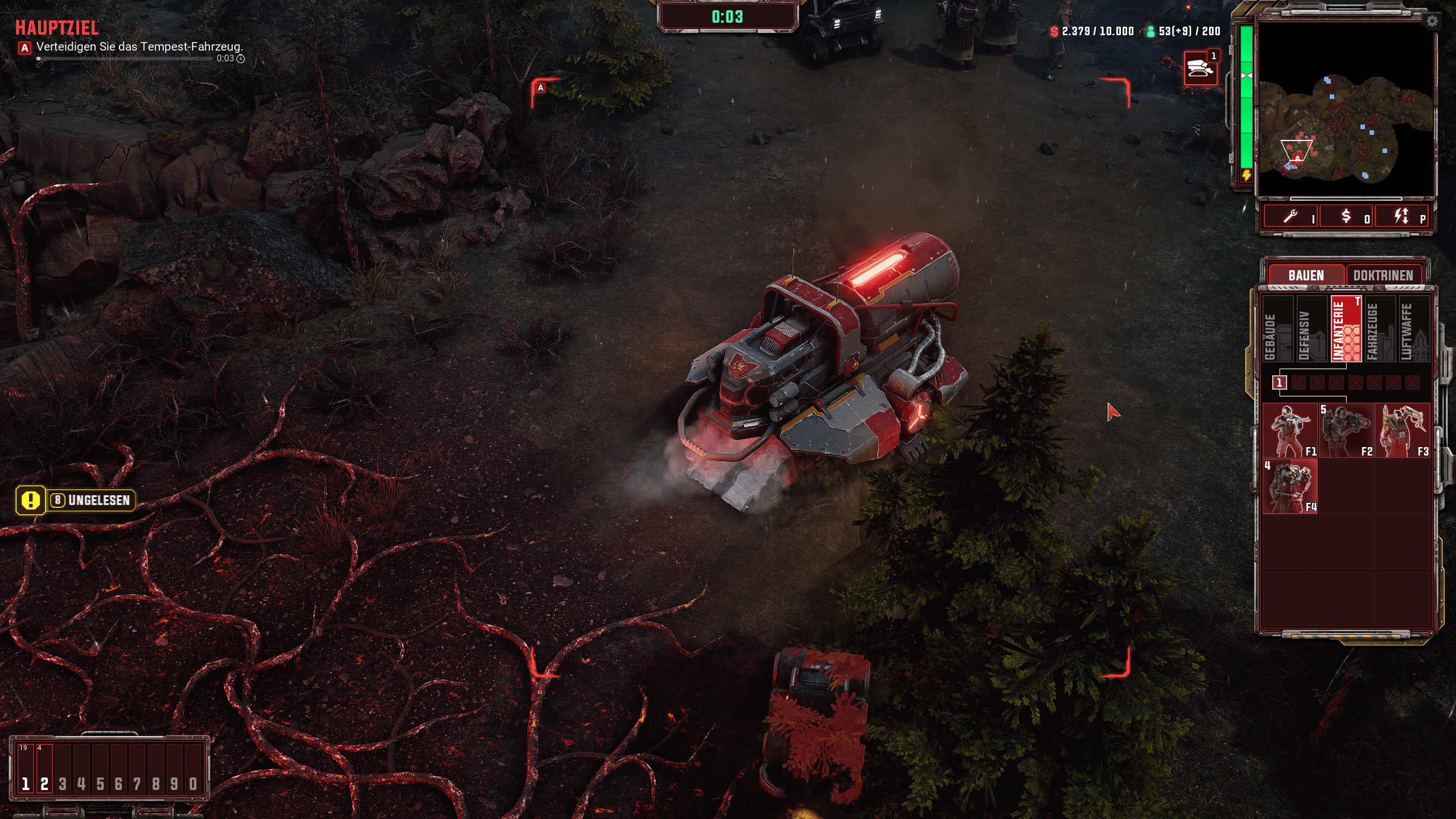
Task: Select the Infanterie build category
Action: point(1346,329)
